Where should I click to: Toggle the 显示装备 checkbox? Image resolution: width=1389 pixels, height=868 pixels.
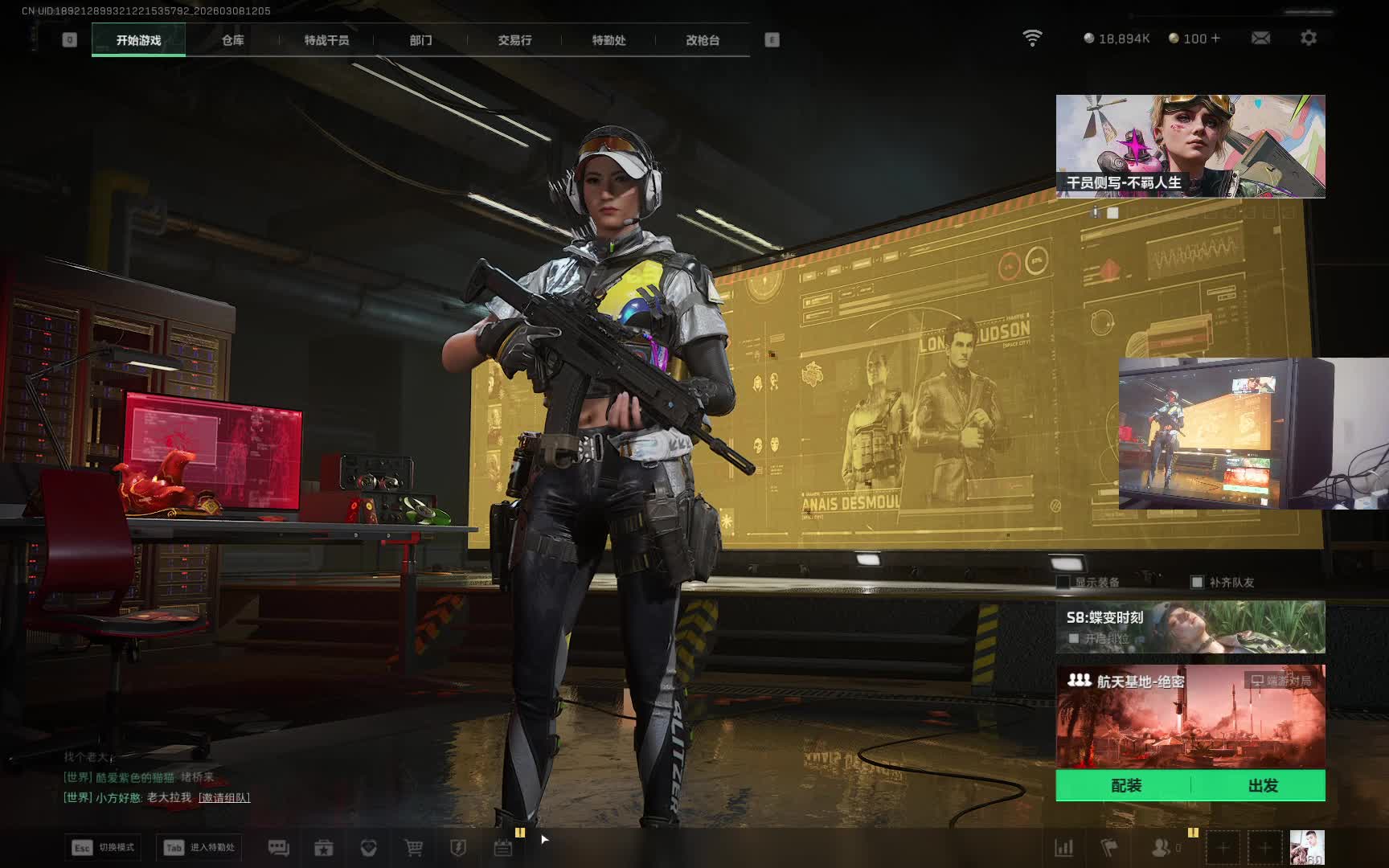point(1063,582)
